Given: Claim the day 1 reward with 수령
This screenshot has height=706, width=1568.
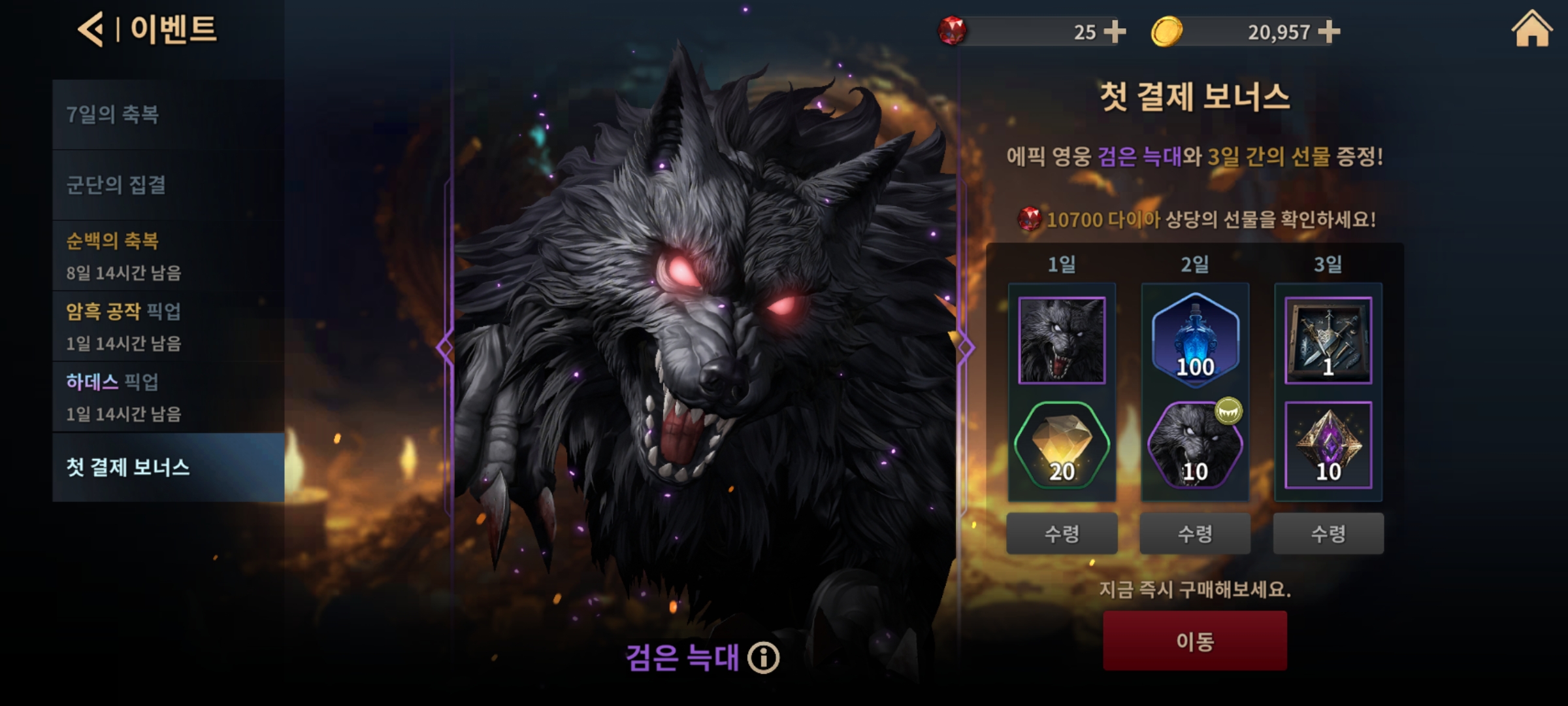Looking at the screenshot, I should point(1062,533).
